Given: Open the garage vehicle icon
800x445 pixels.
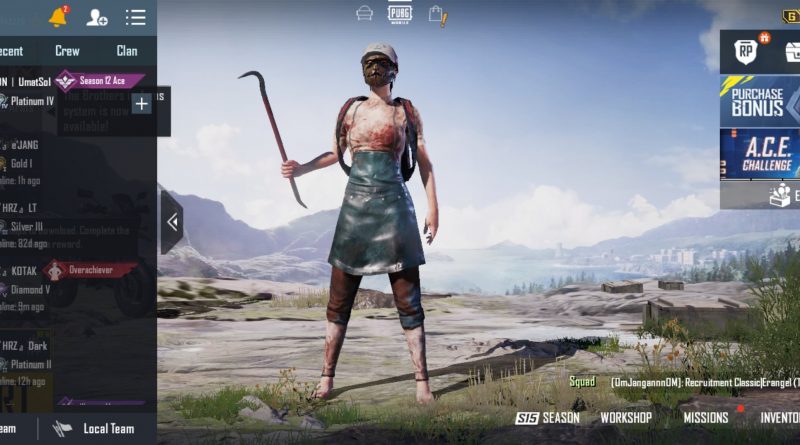Looking at the screenshot, I should click(365, 14).
